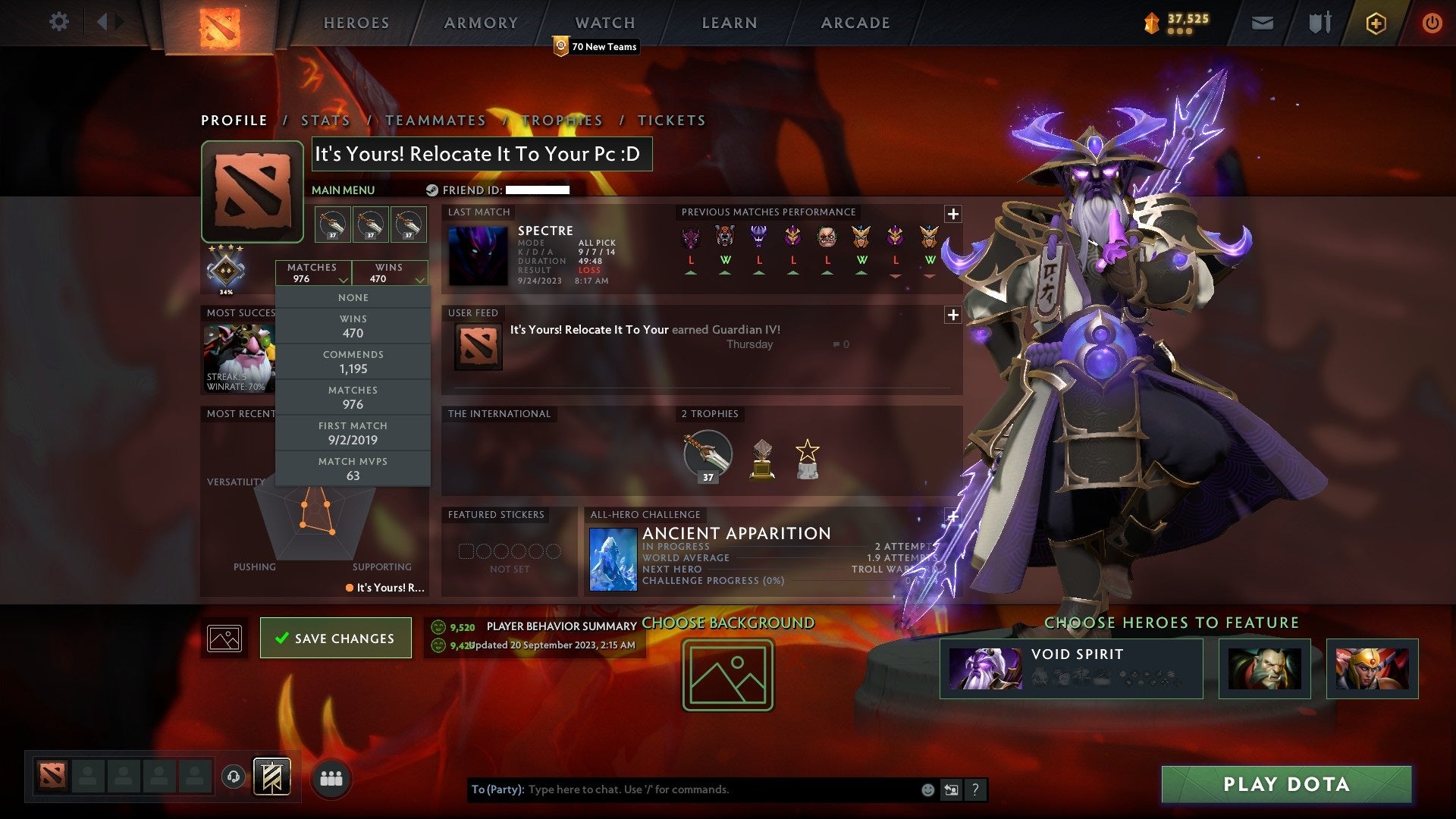The width and height of the screenshot is (1456, 819).
Task: Click the voice chat headset icon
Action: [233, 777]
